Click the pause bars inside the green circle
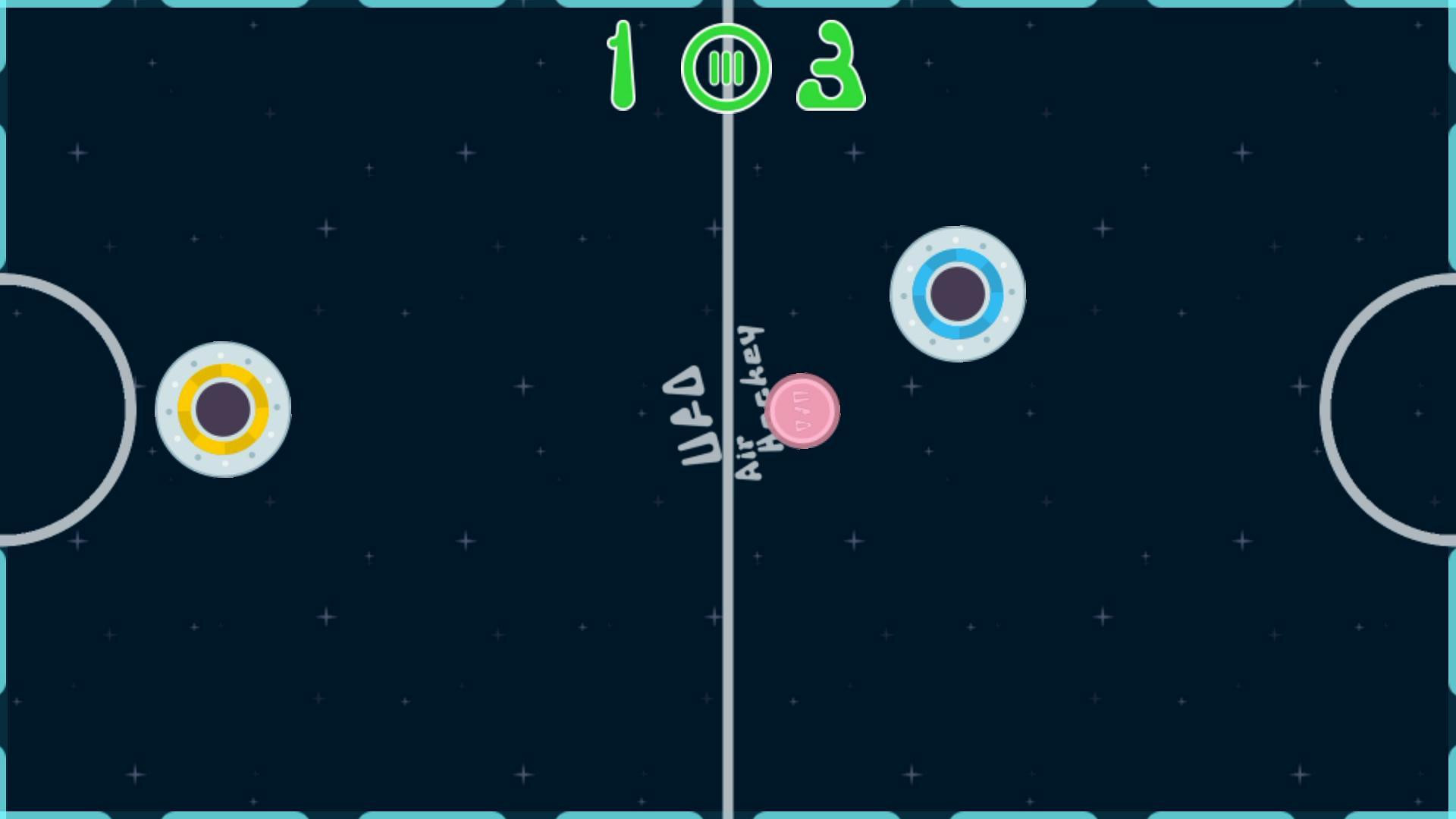 pos(726,68)
